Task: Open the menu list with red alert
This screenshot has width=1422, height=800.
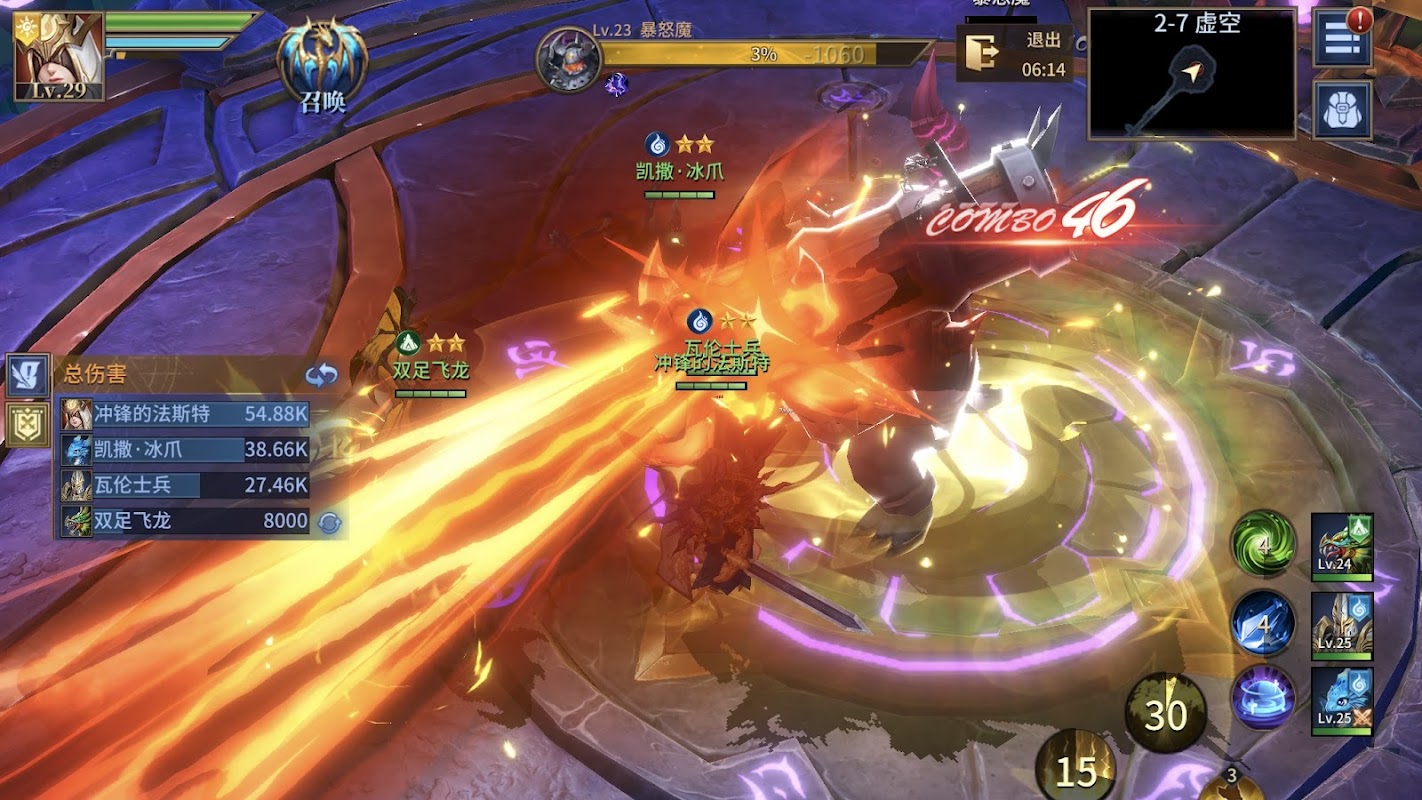Action: (1341, 41)
